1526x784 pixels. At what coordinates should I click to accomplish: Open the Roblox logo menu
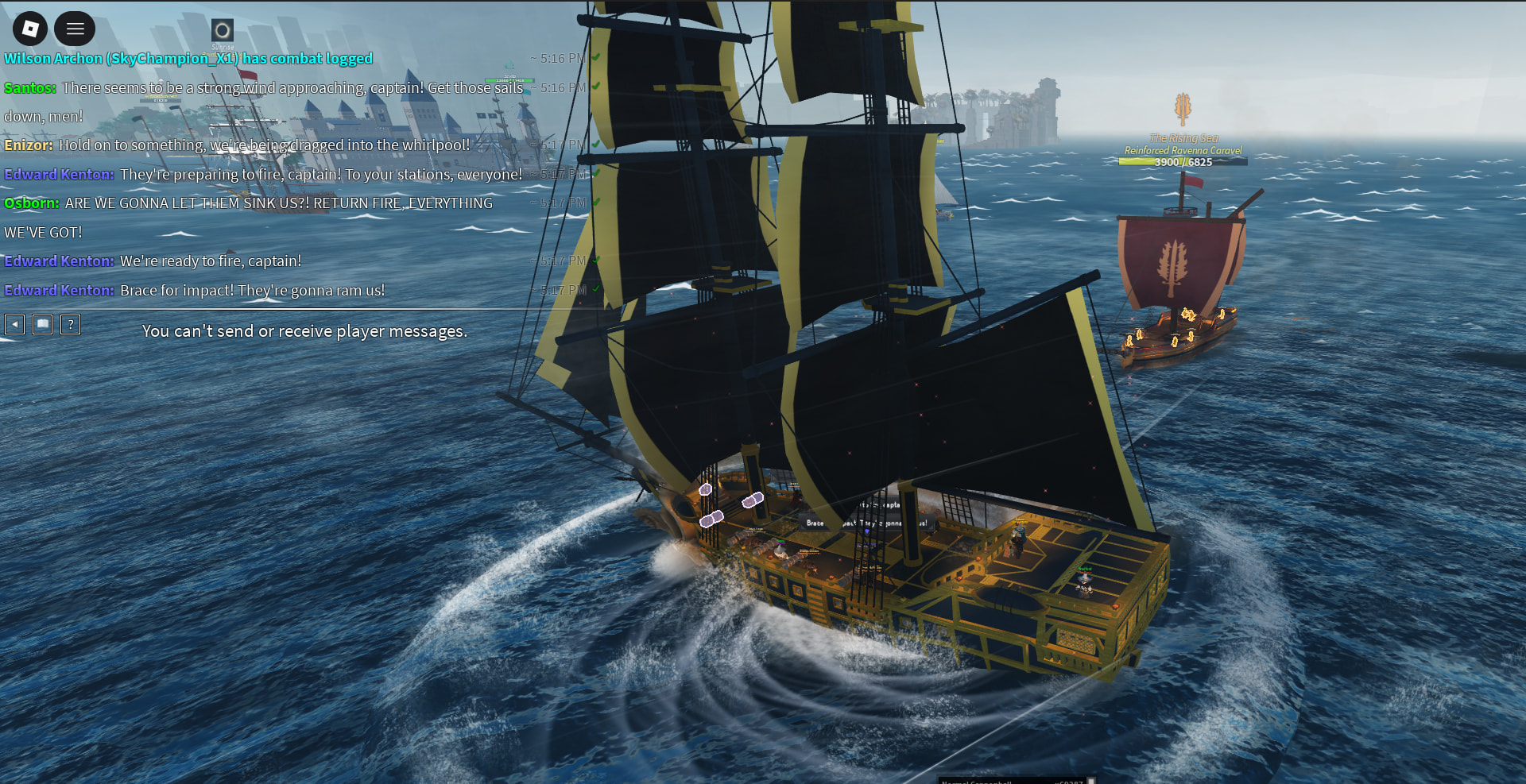30,29
